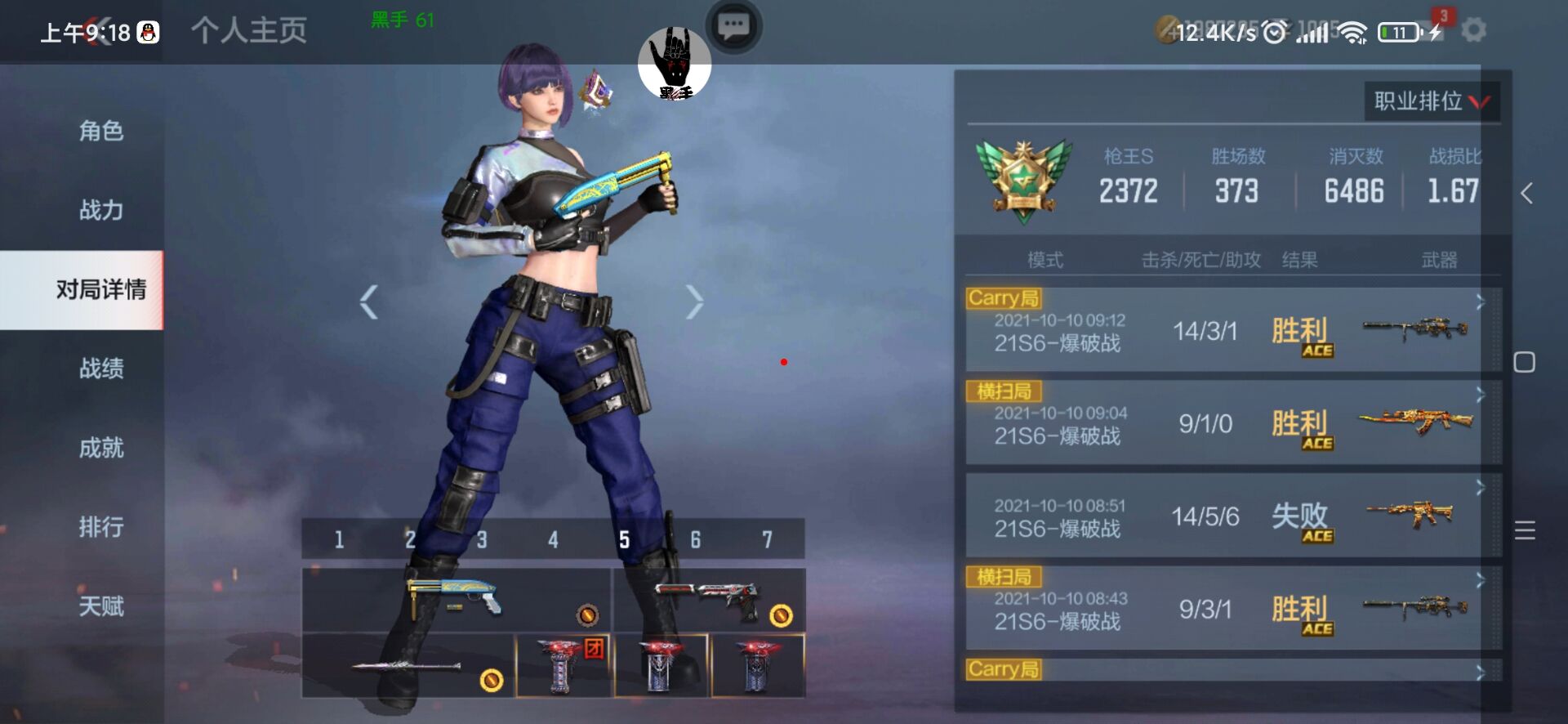Switch to the 排行 tab

[x=100, y=527]
